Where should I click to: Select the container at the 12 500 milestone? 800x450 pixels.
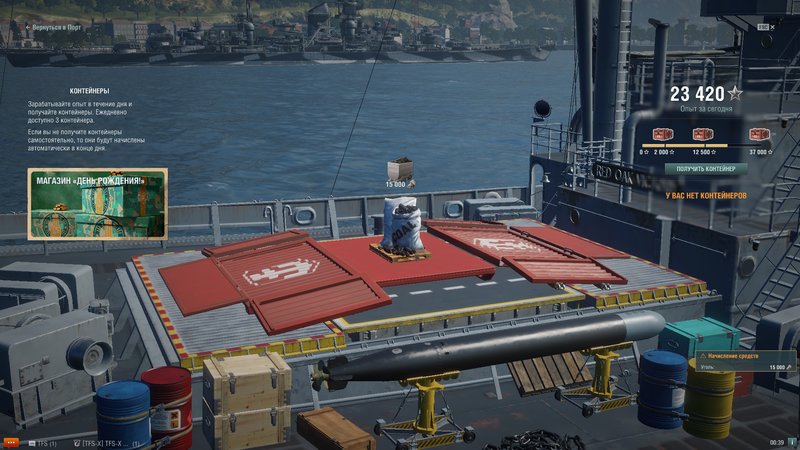click(705, 135)
